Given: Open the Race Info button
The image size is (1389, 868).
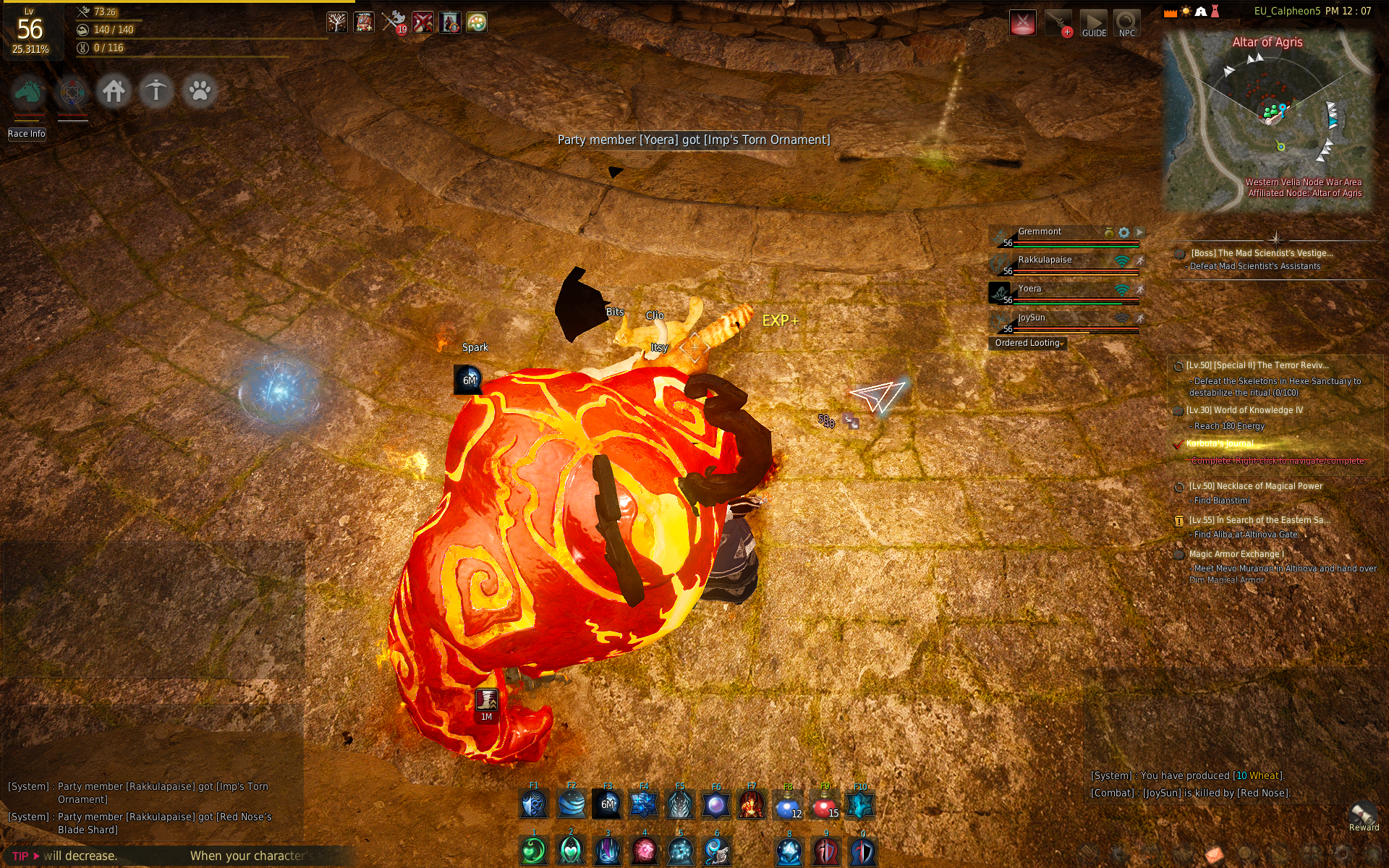Looking at the screenshot, I should coord(27,134).
